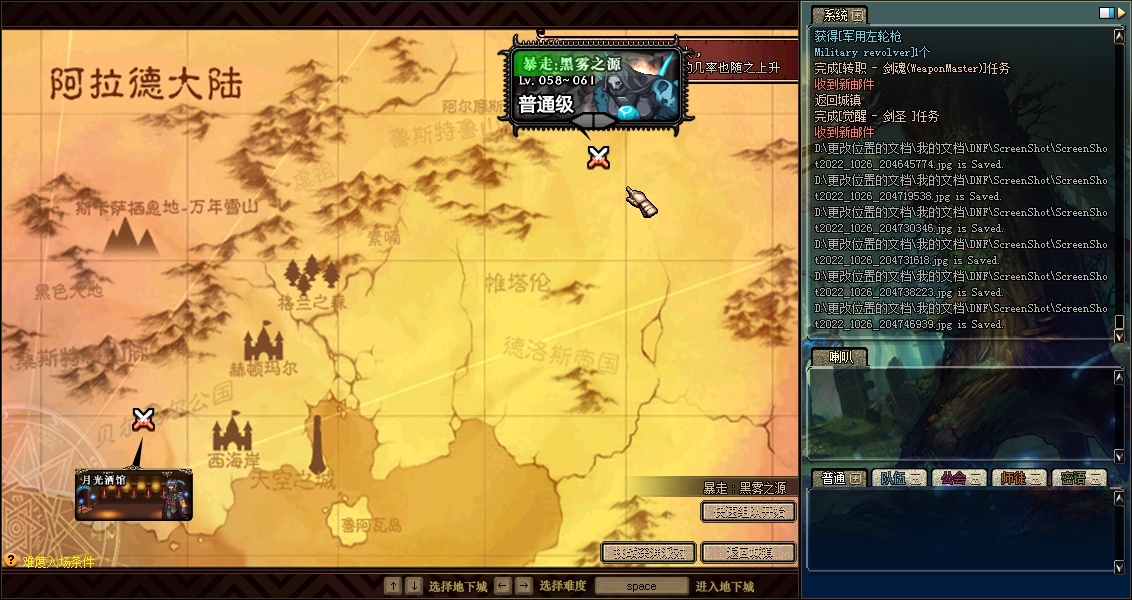Click the 挑战深渊派对 abyss challenge button
Viewport: 1132px width, 600px height.
(x=648, y=552)
